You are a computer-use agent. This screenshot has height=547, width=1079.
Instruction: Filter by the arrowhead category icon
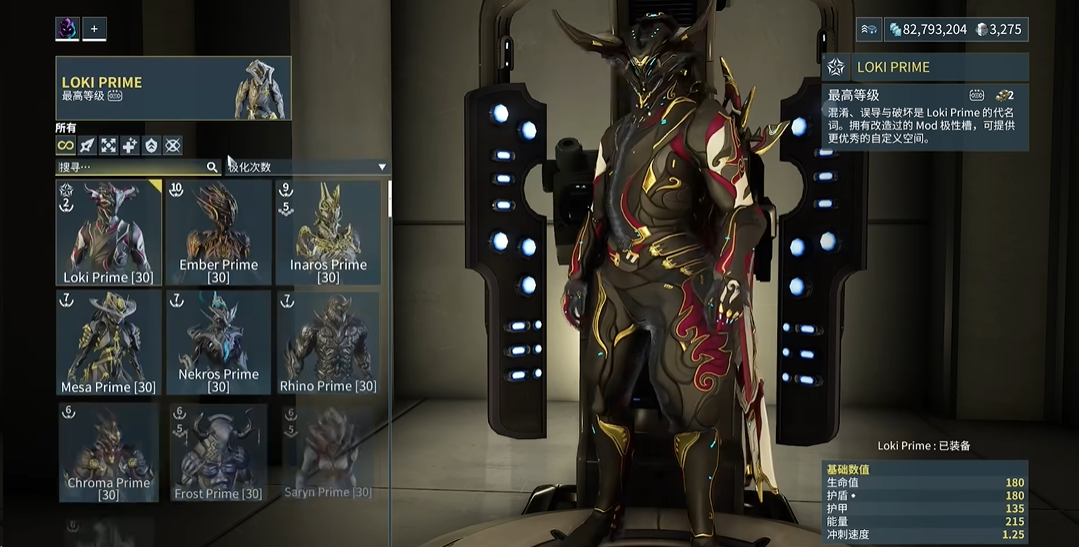(87, 146)
